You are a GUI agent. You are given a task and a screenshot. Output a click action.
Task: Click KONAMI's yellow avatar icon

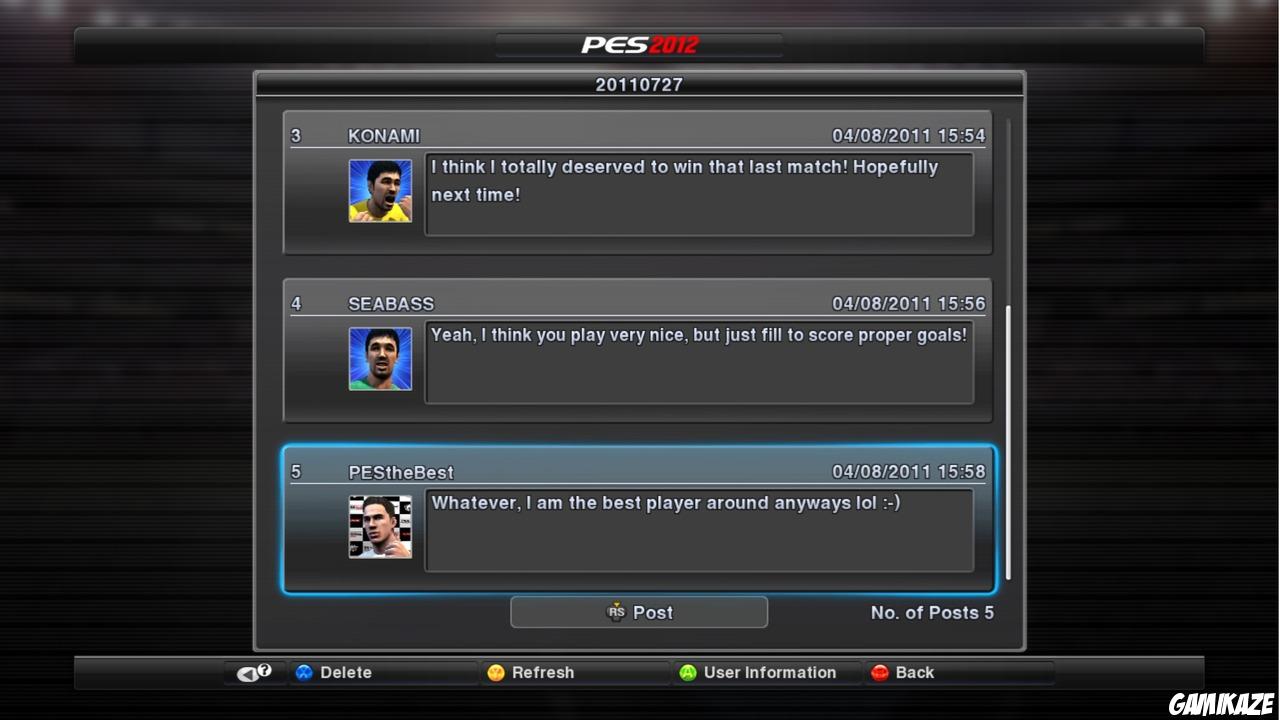click(x=380, y=190)
